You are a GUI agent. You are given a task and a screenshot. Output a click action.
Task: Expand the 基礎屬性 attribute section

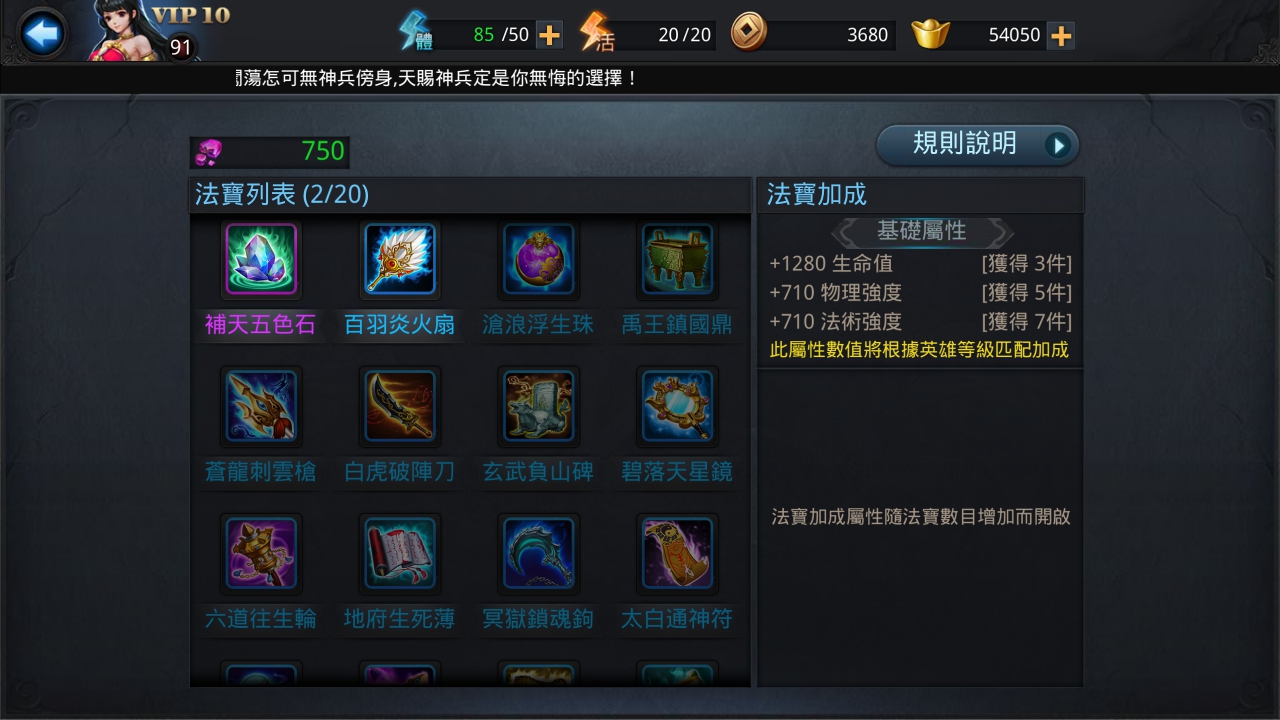(x=920, y=230)
